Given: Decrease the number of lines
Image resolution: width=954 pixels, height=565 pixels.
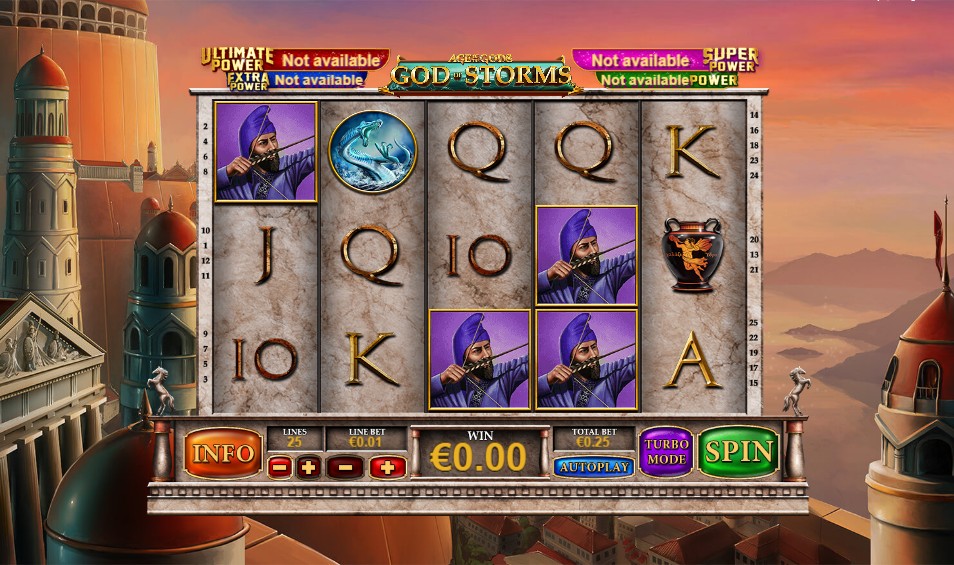Looking at the screenshot, I should [280, 467].
